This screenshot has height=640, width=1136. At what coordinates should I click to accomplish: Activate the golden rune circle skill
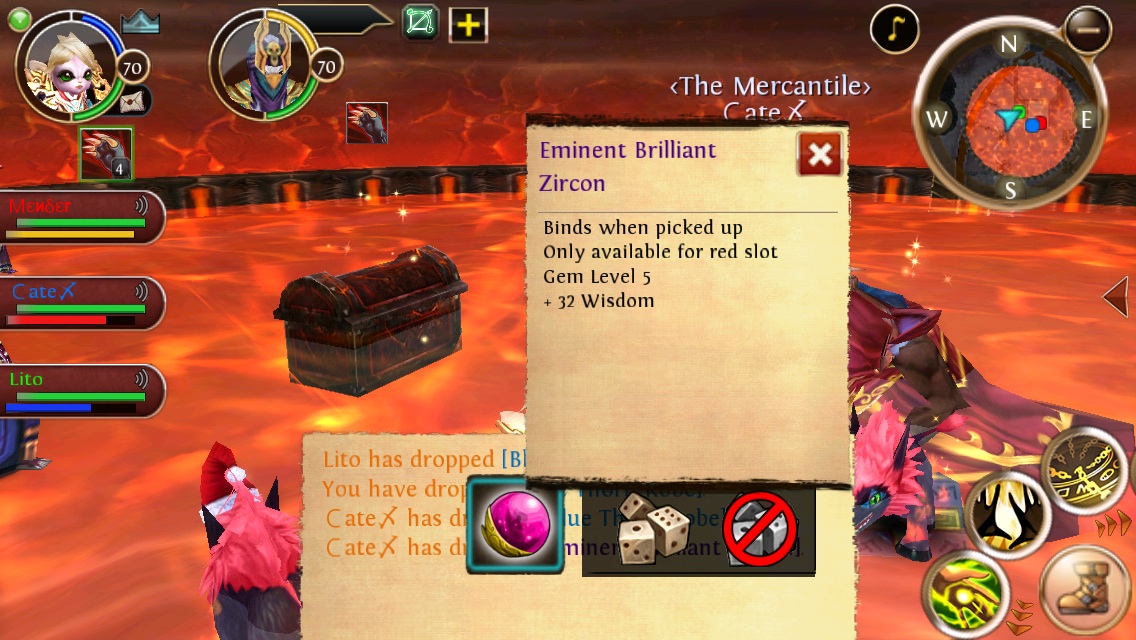(1088, 470)
